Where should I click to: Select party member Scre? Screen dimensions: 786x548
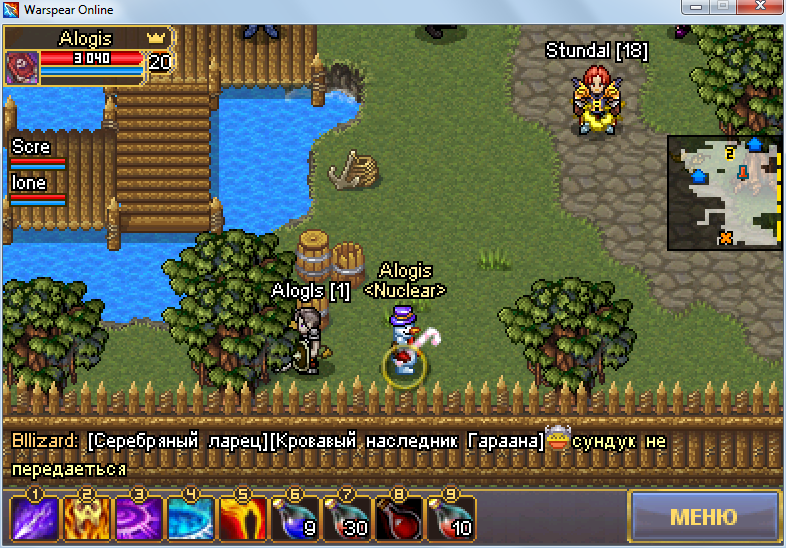click(37, 154)
